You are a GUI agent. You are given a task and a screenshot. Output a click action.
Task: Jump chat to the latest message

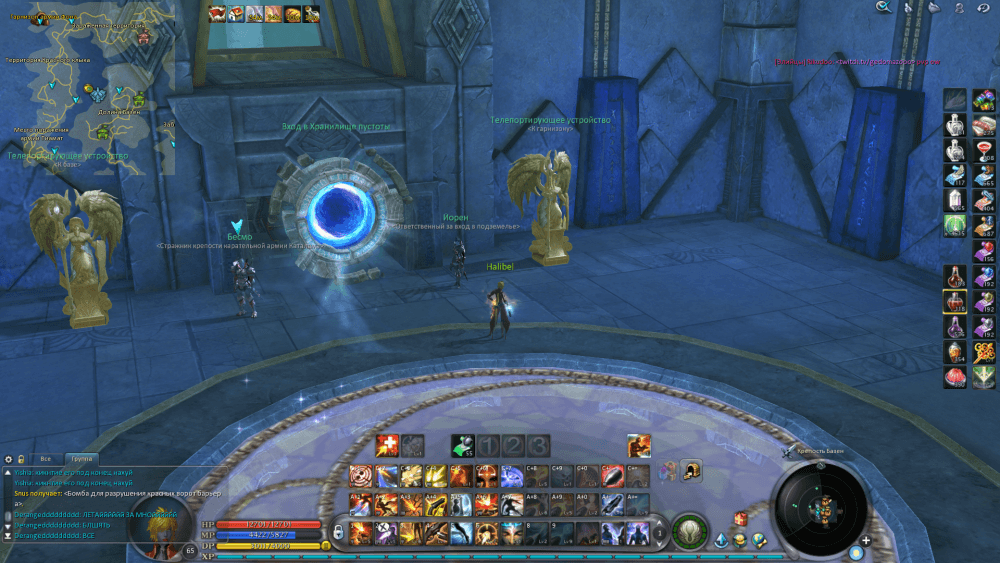point(9,536)
